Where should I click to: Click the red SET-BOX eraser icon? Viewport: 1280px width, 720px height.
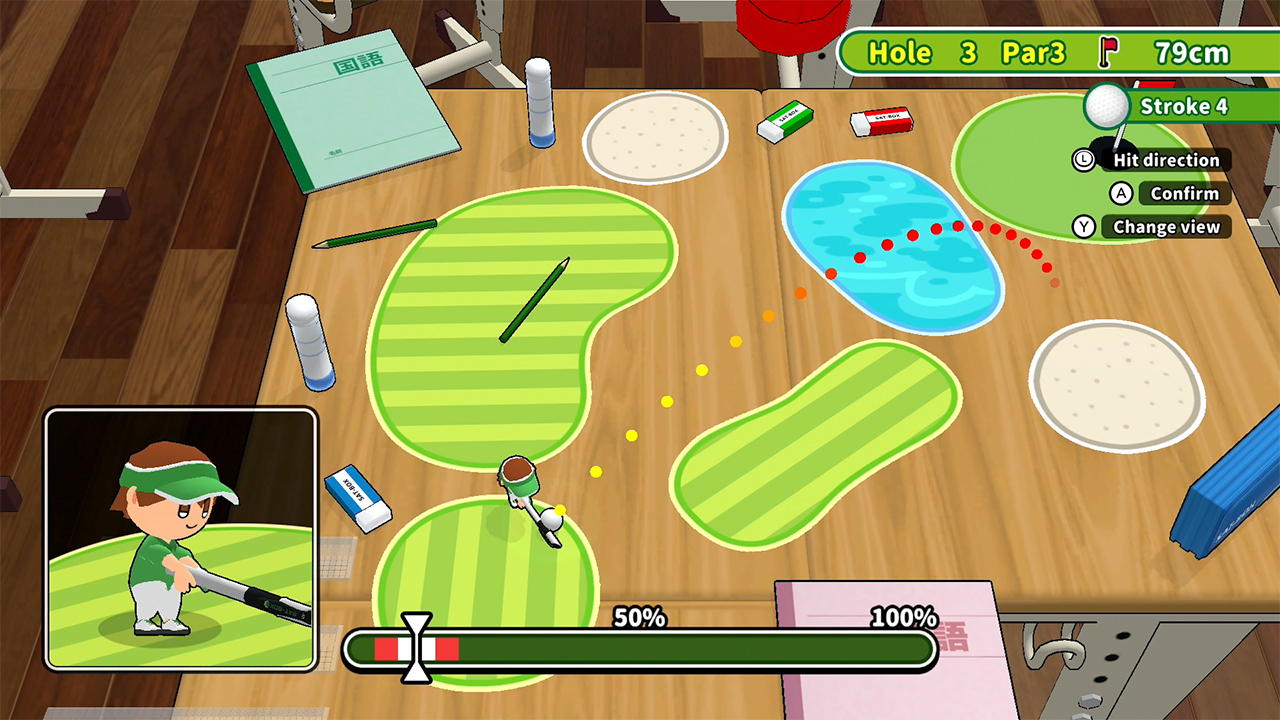[880, 122]
